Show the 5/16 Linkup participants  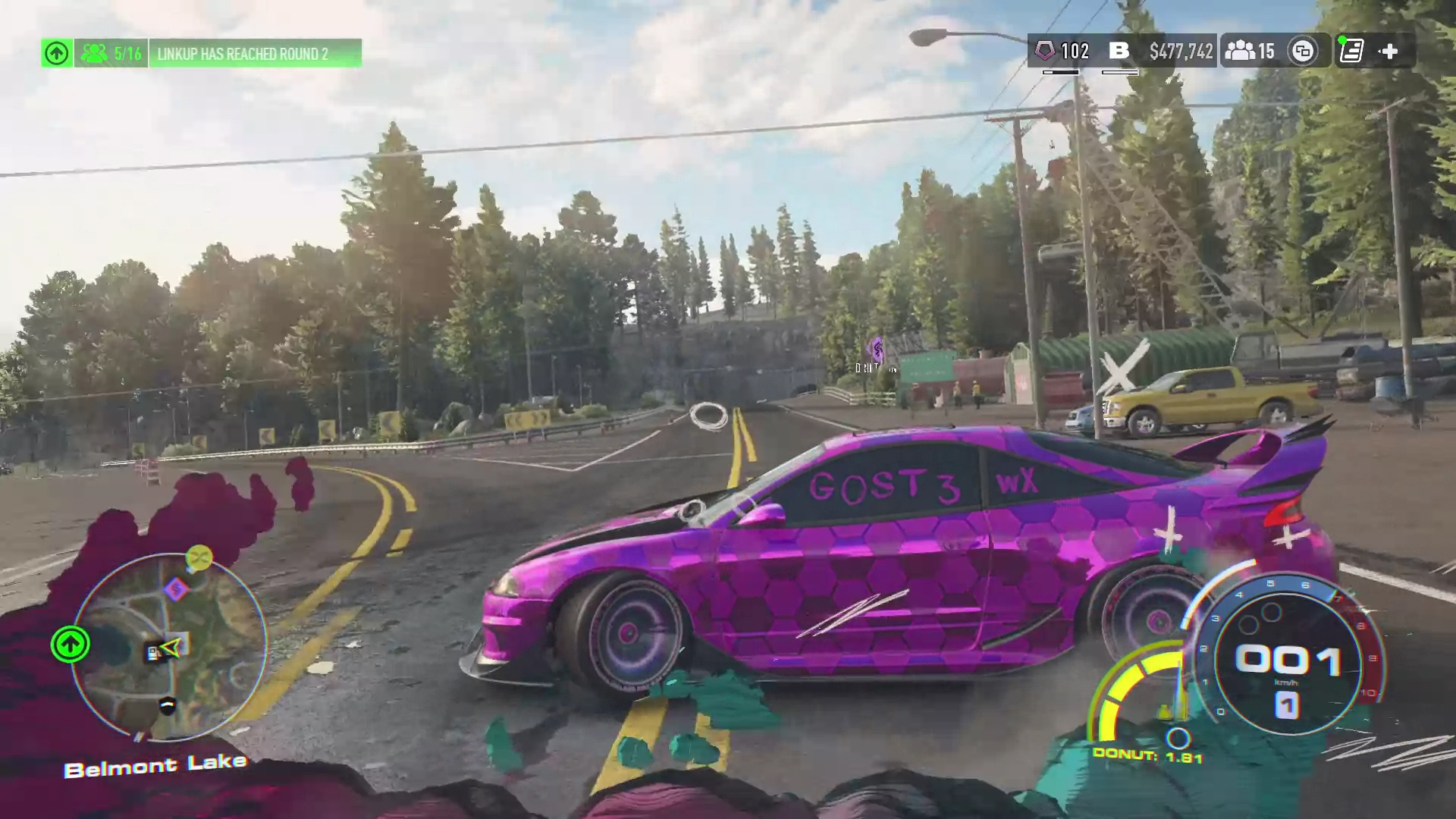click(x=111, y=54)
